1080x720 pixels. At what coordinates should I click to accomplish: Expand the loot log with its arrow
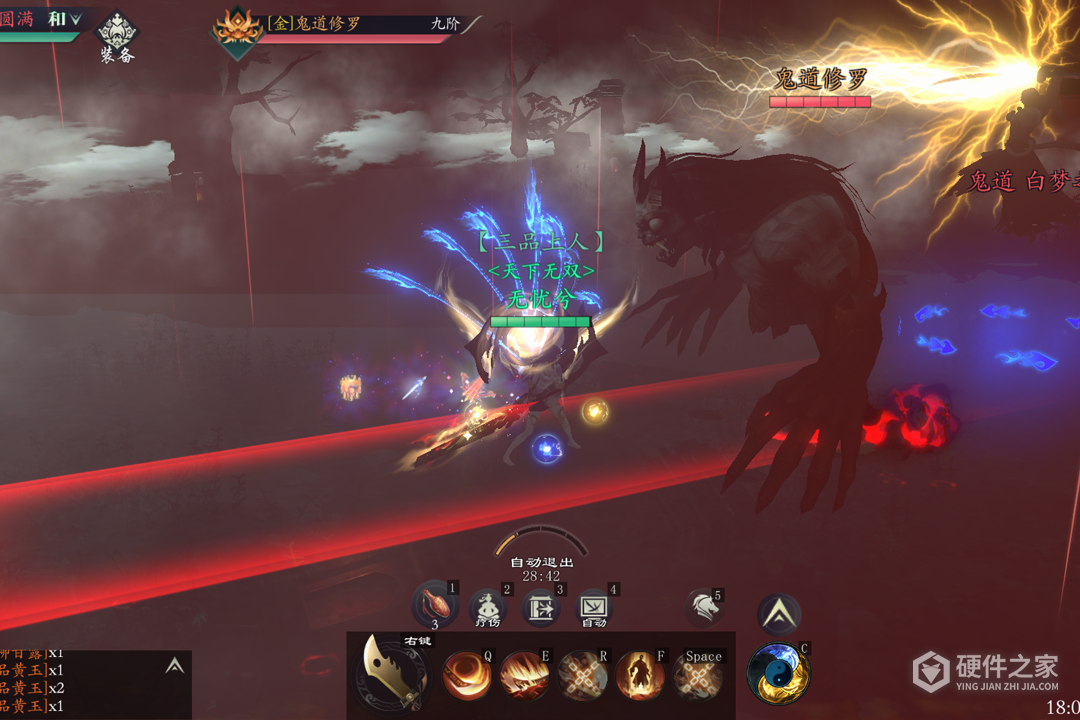pyautogui.click(x=175, y=666)
